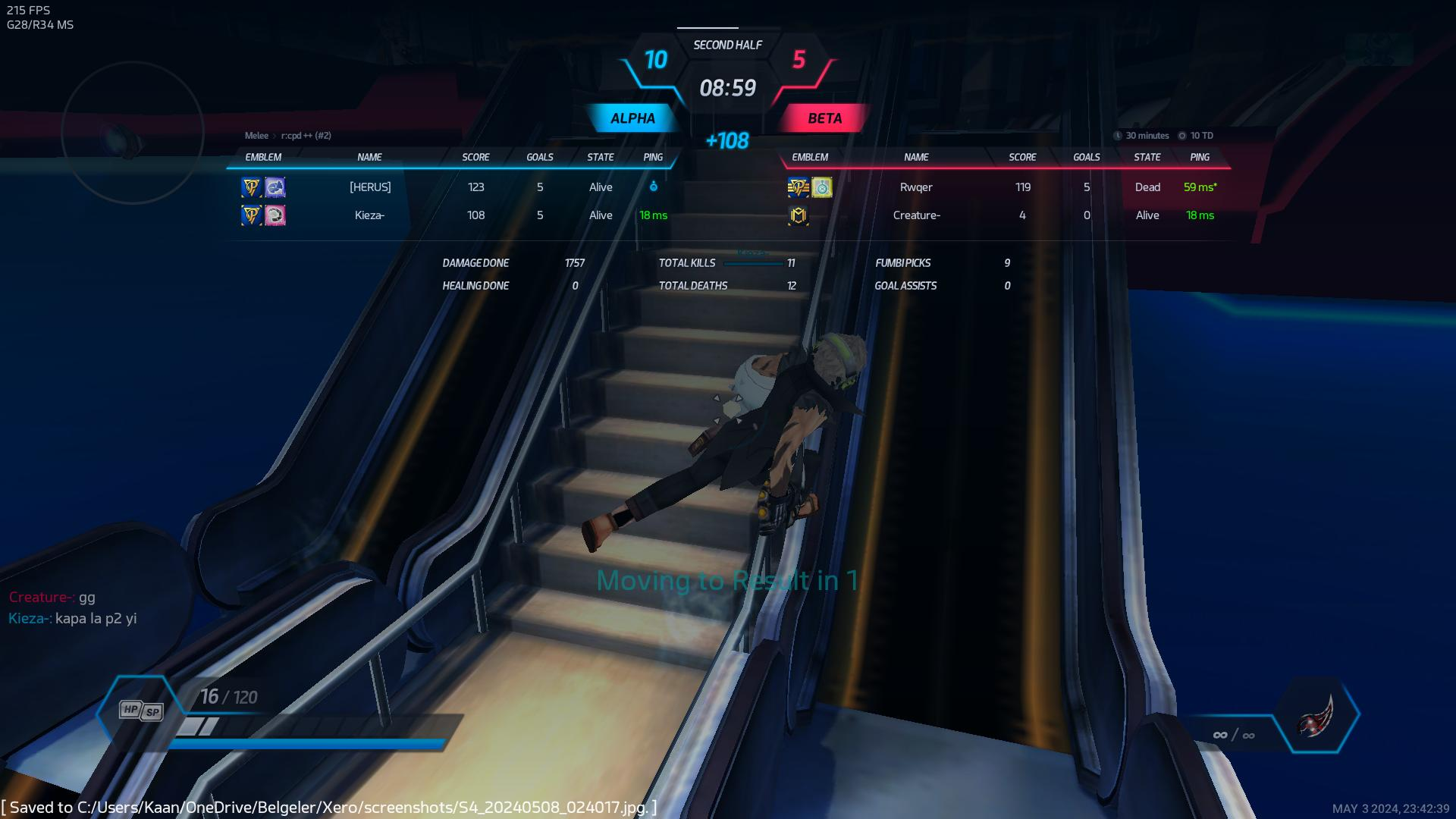This screenshot has height=819, width=1456.
Task: Click the circular radar display
Action: (133, 133)
